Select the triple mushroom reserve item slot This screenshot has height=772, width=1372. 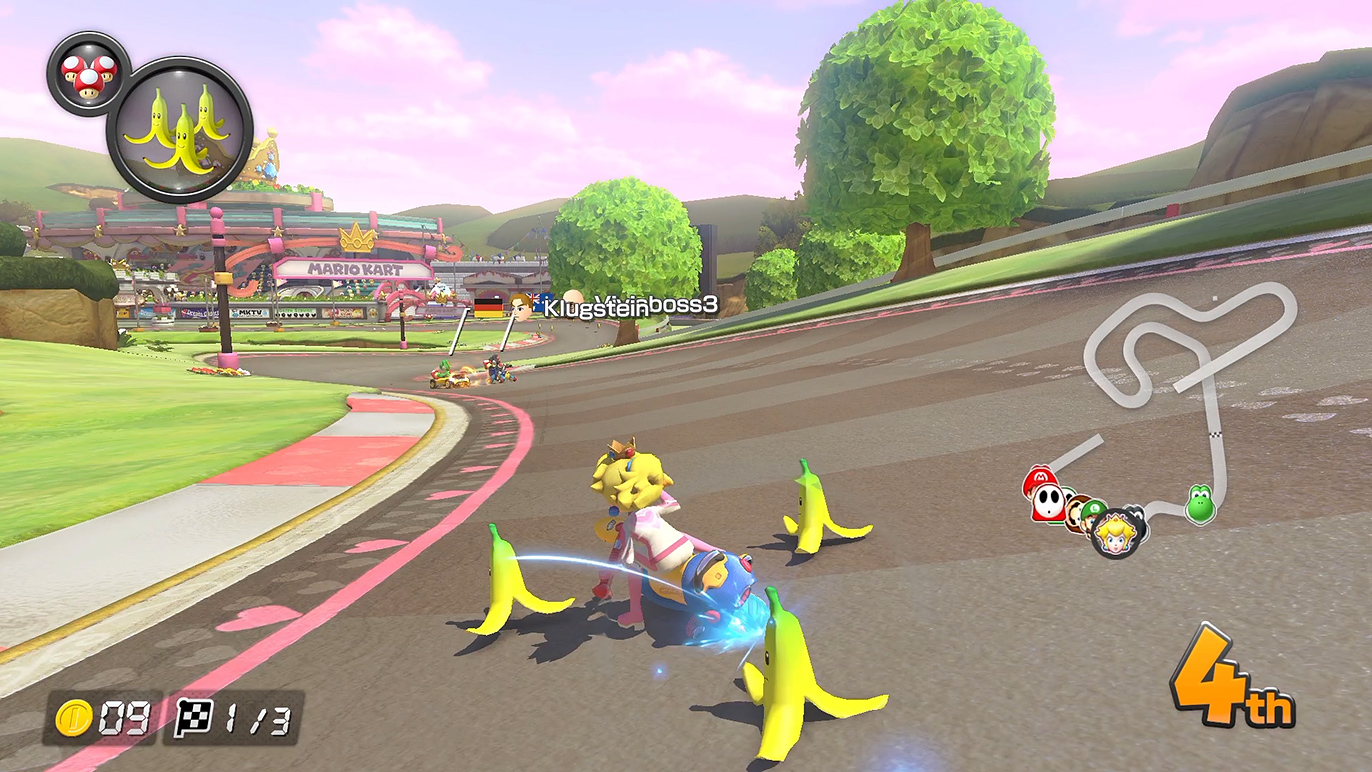click(89, 73)
